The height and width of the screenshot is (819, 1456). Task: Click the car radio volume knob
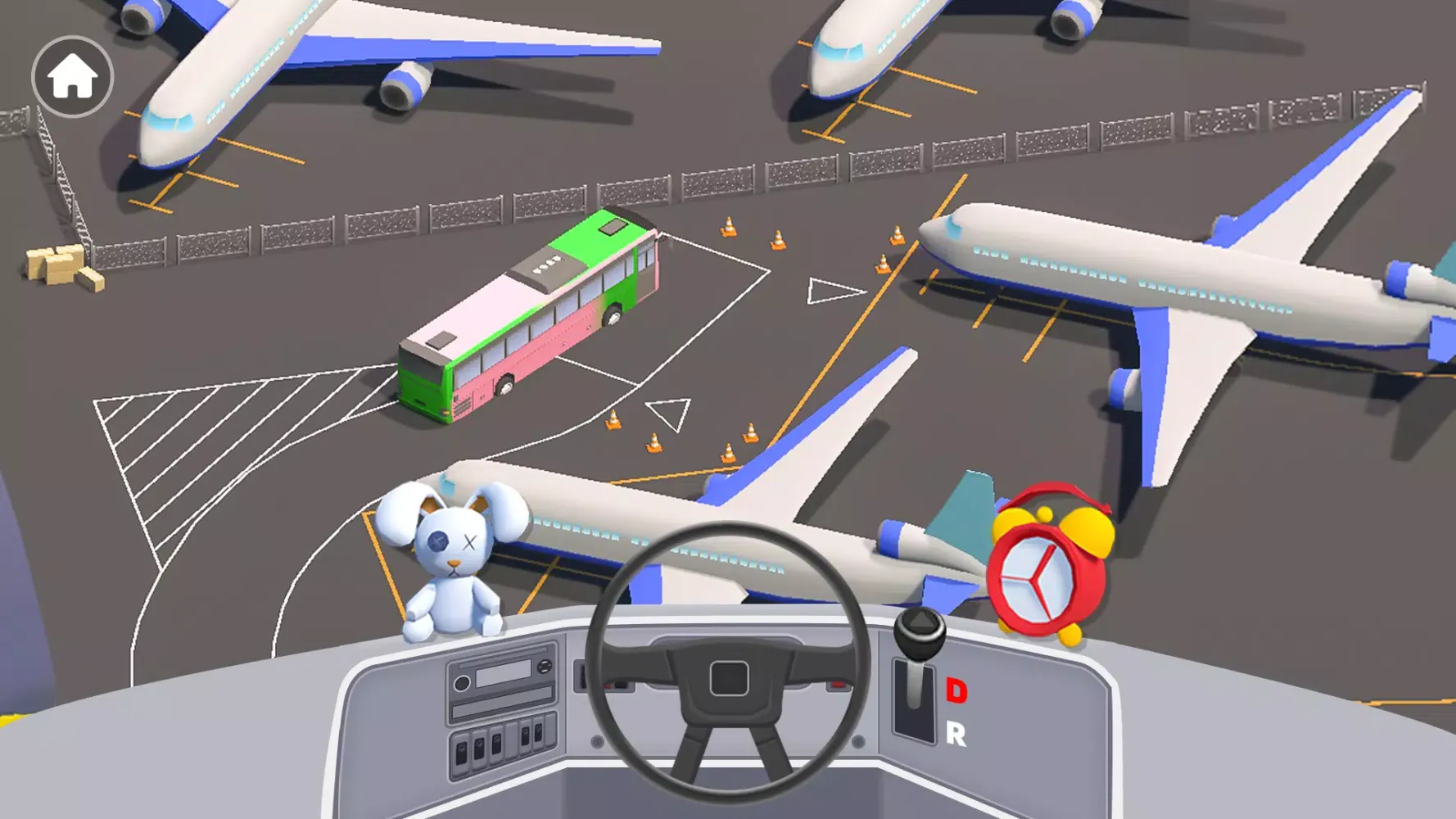[x=463, y=683]
